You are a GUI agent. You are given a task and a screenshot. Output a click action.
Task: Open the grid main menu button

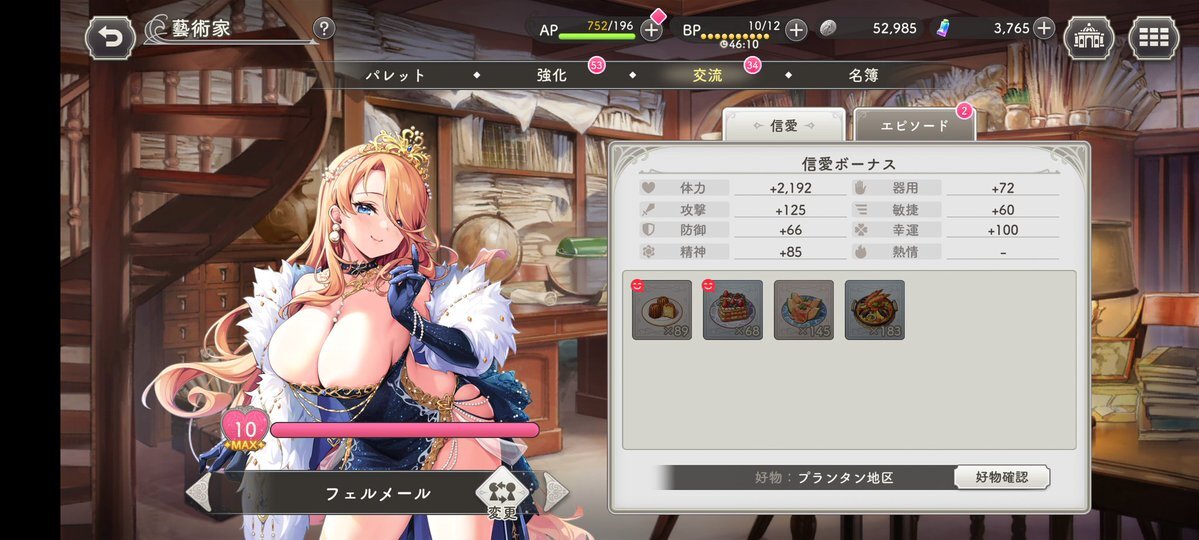point(1154,39)
